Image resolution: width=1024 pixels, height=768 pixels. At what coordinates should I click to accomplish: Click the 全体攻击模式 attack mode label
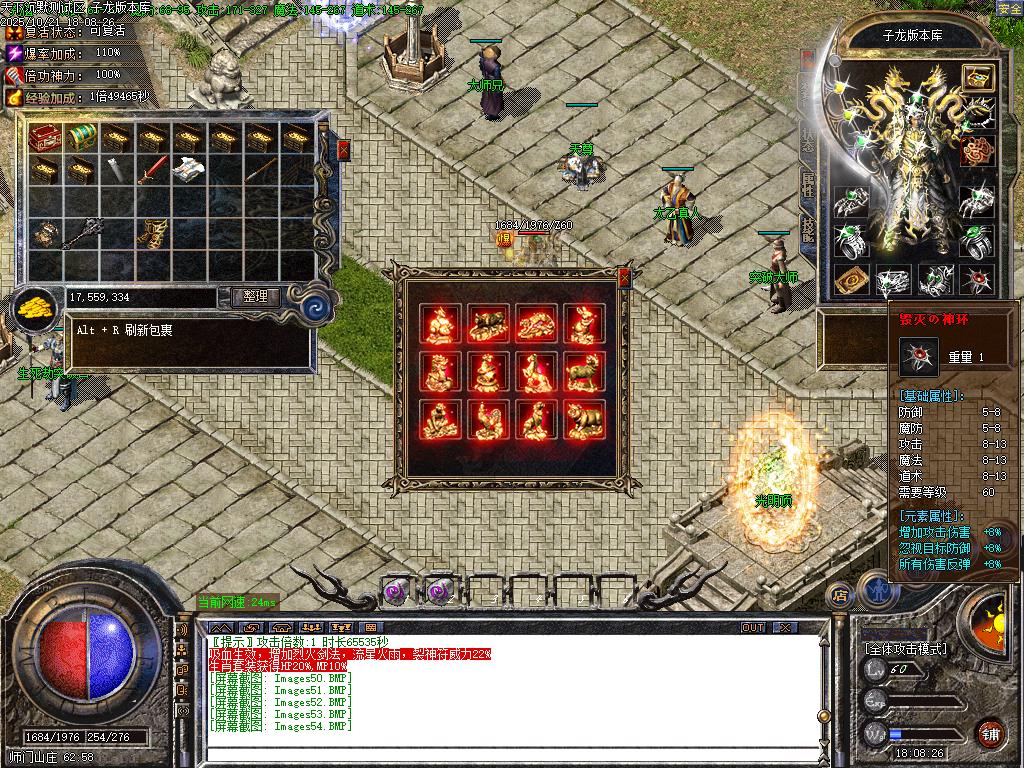point(906,648)
